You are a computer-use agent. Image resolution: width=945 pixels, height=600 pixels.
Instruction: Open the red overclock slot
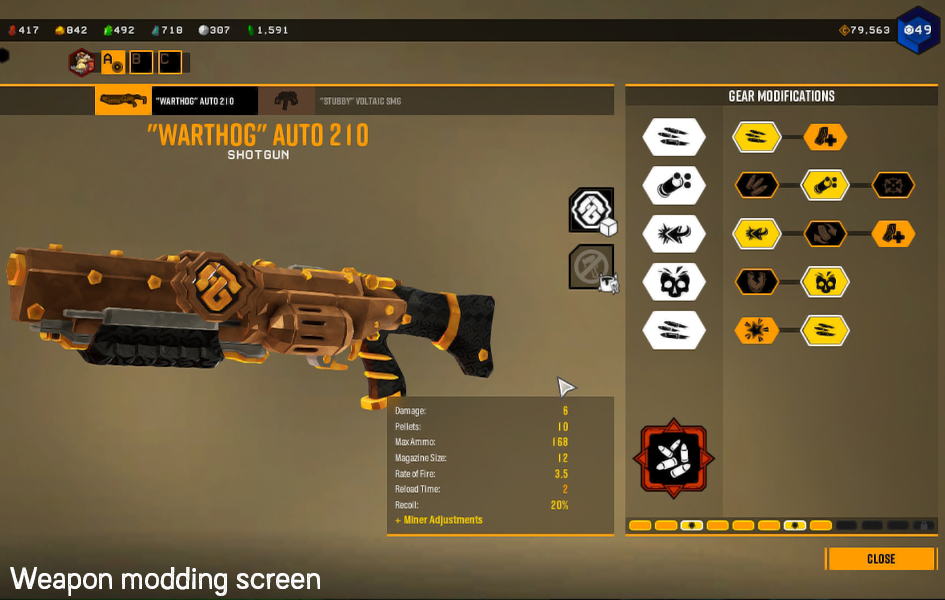pyautogui.click(x=674, y=459)
